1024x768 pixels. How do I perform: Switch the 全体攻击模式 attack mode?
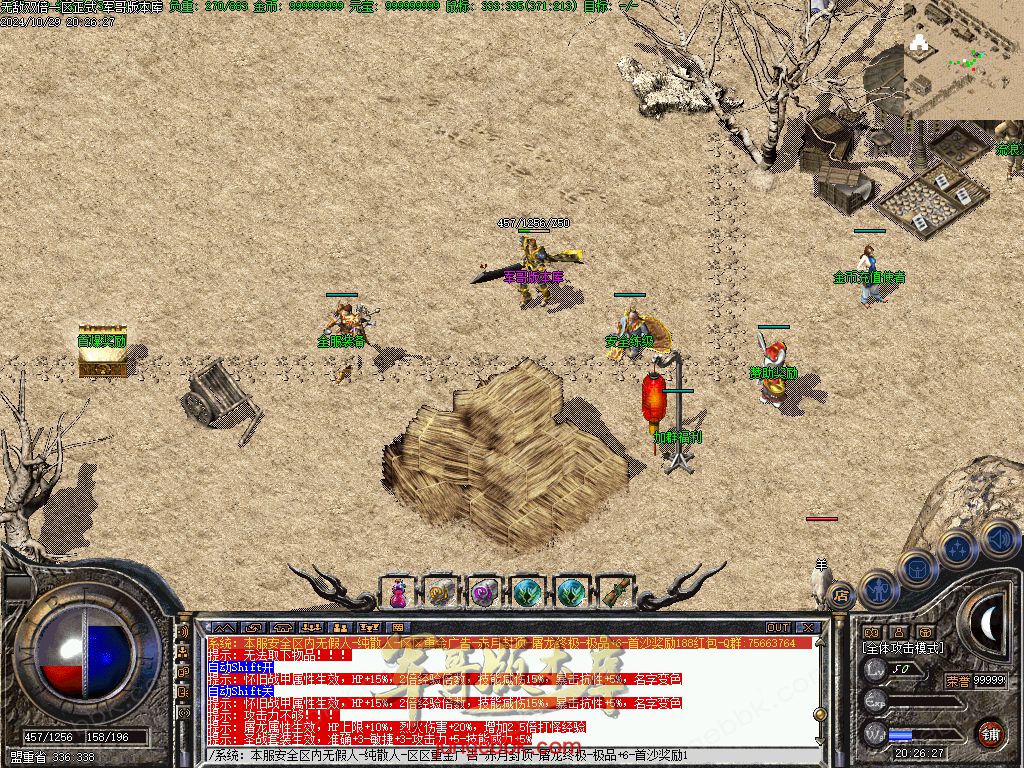click(902, 648)
